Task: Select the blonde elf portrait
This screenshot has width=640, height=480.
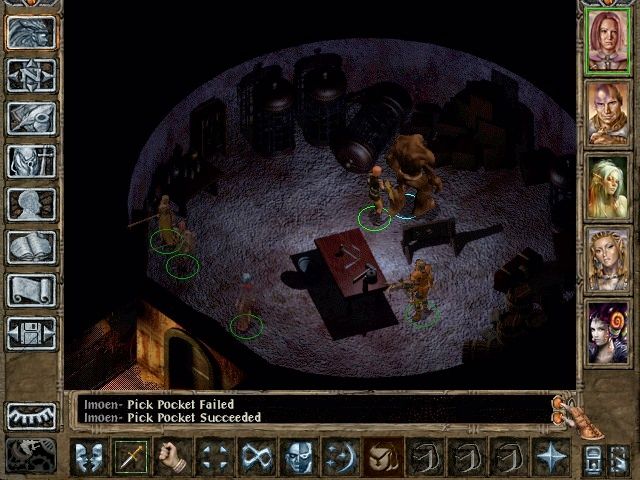Action: (608, 186)
